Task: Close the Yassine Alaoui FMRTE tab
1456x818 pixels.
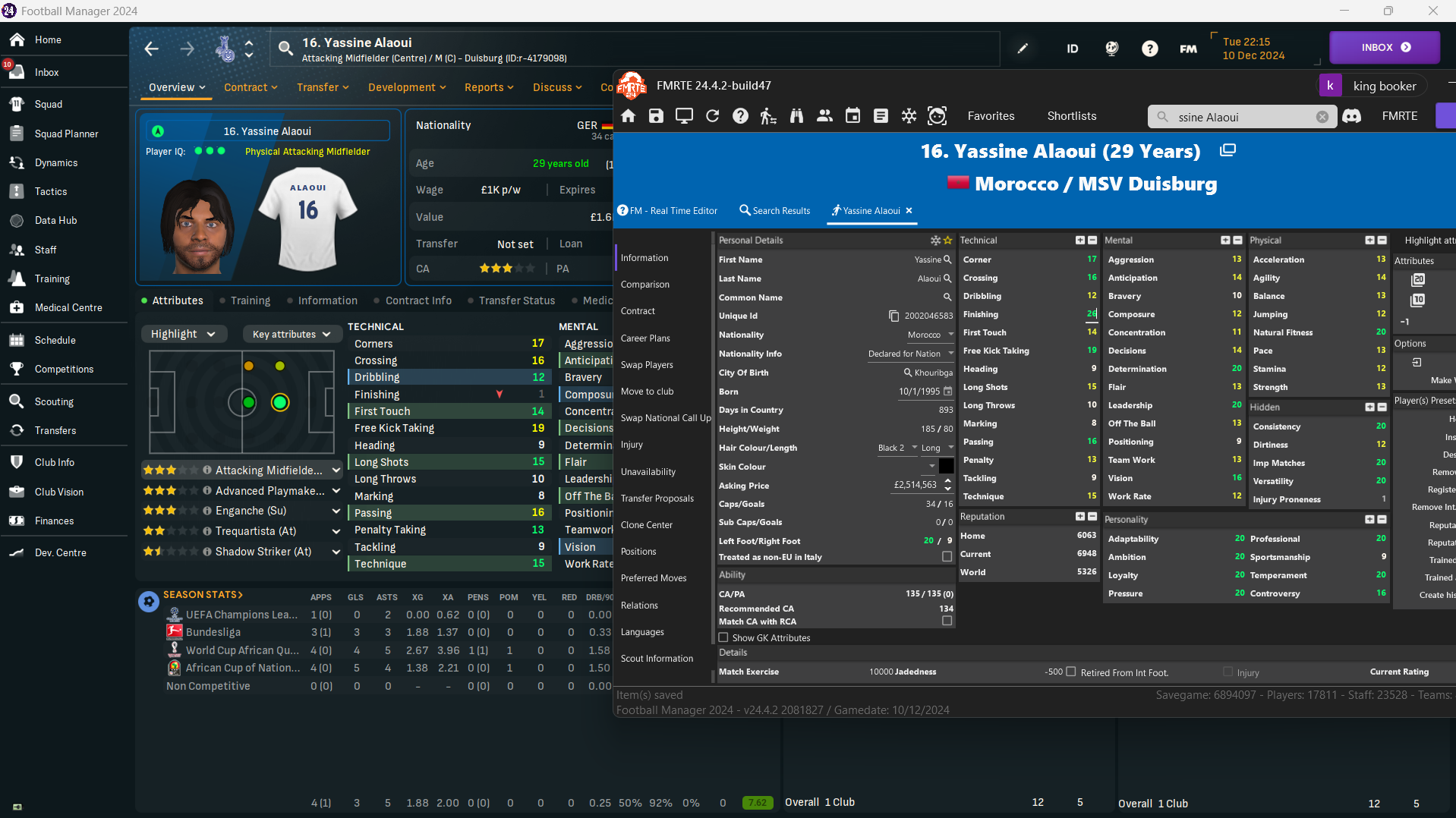Action: pyautogui.click(x=909, y=211)
